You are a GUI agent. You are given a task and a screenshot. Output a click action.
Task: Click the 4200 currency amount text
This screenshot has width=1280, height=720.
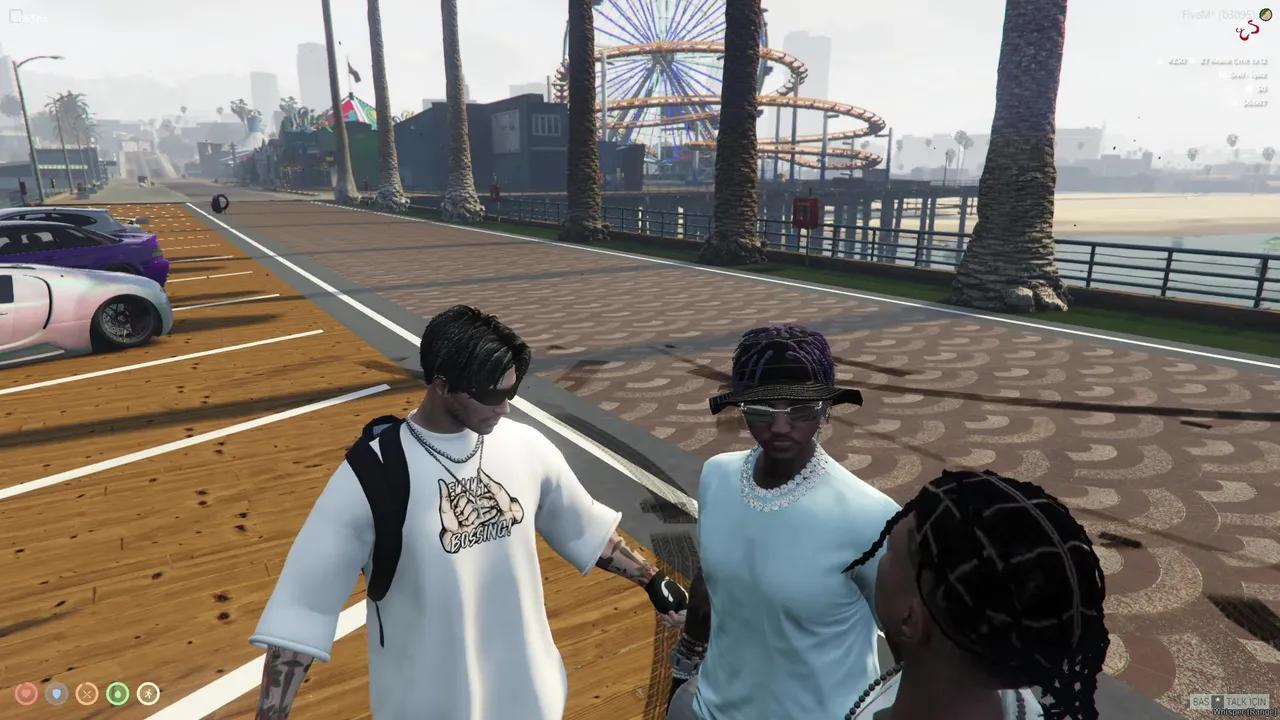tap(1177, 61)
